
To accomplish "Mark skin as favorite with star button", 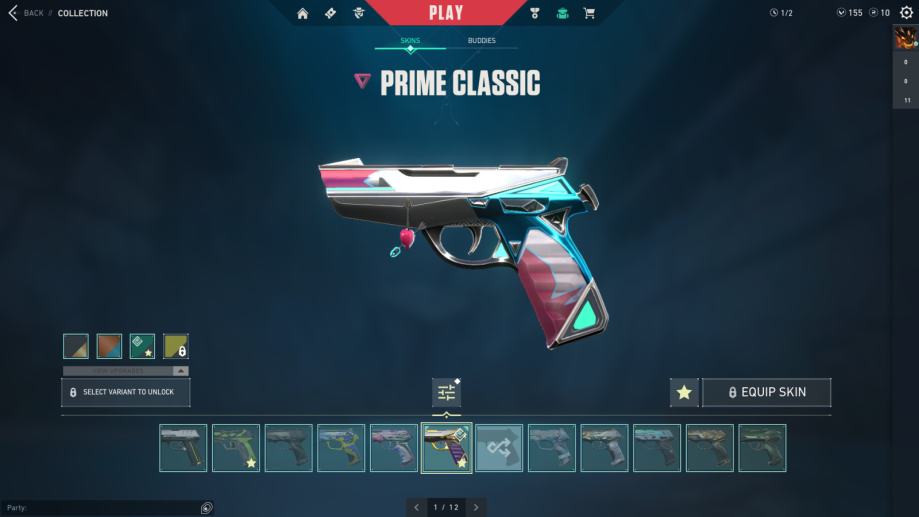I will click(684, 392).
